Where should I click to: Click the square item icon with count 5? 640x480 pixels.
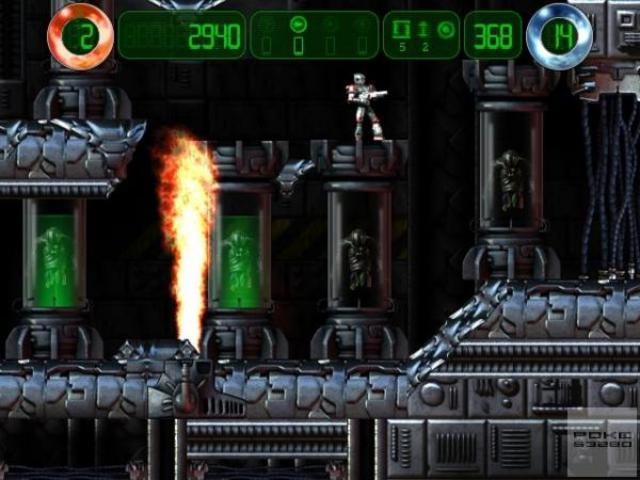(403, 27)
